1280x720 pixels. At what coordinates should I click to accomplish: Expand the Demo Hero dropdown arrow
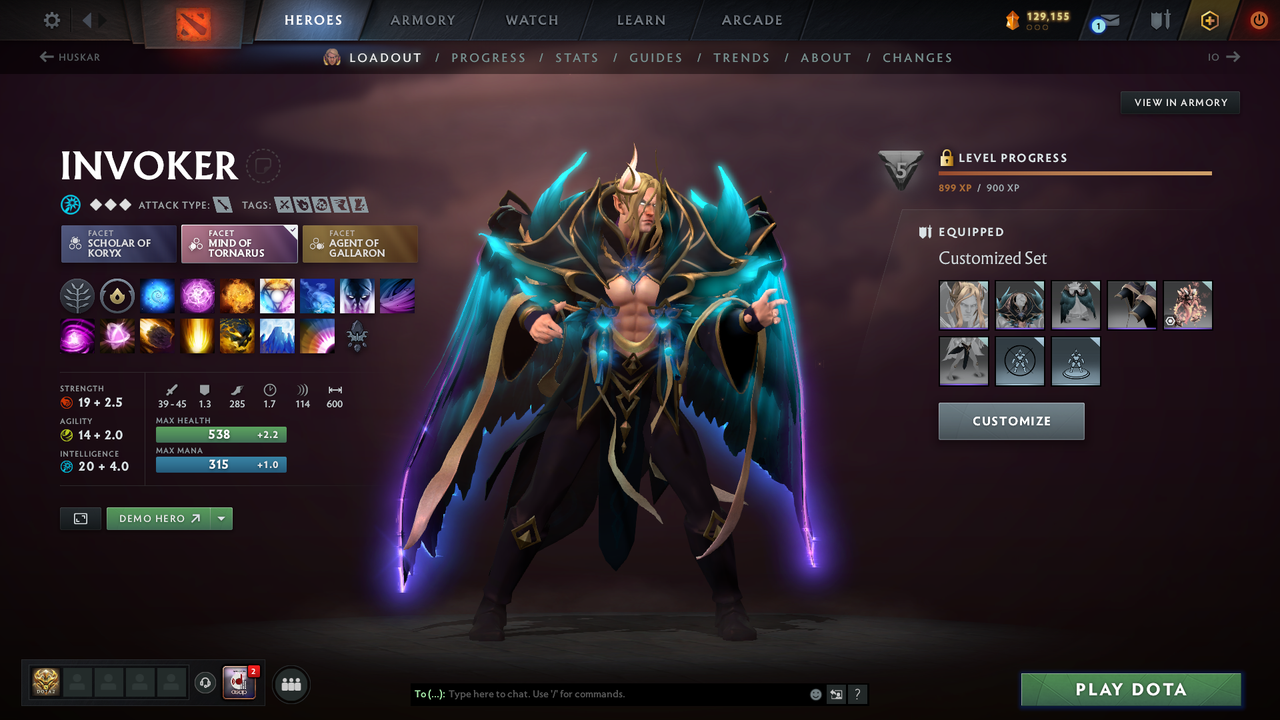[x=220, y=518]
